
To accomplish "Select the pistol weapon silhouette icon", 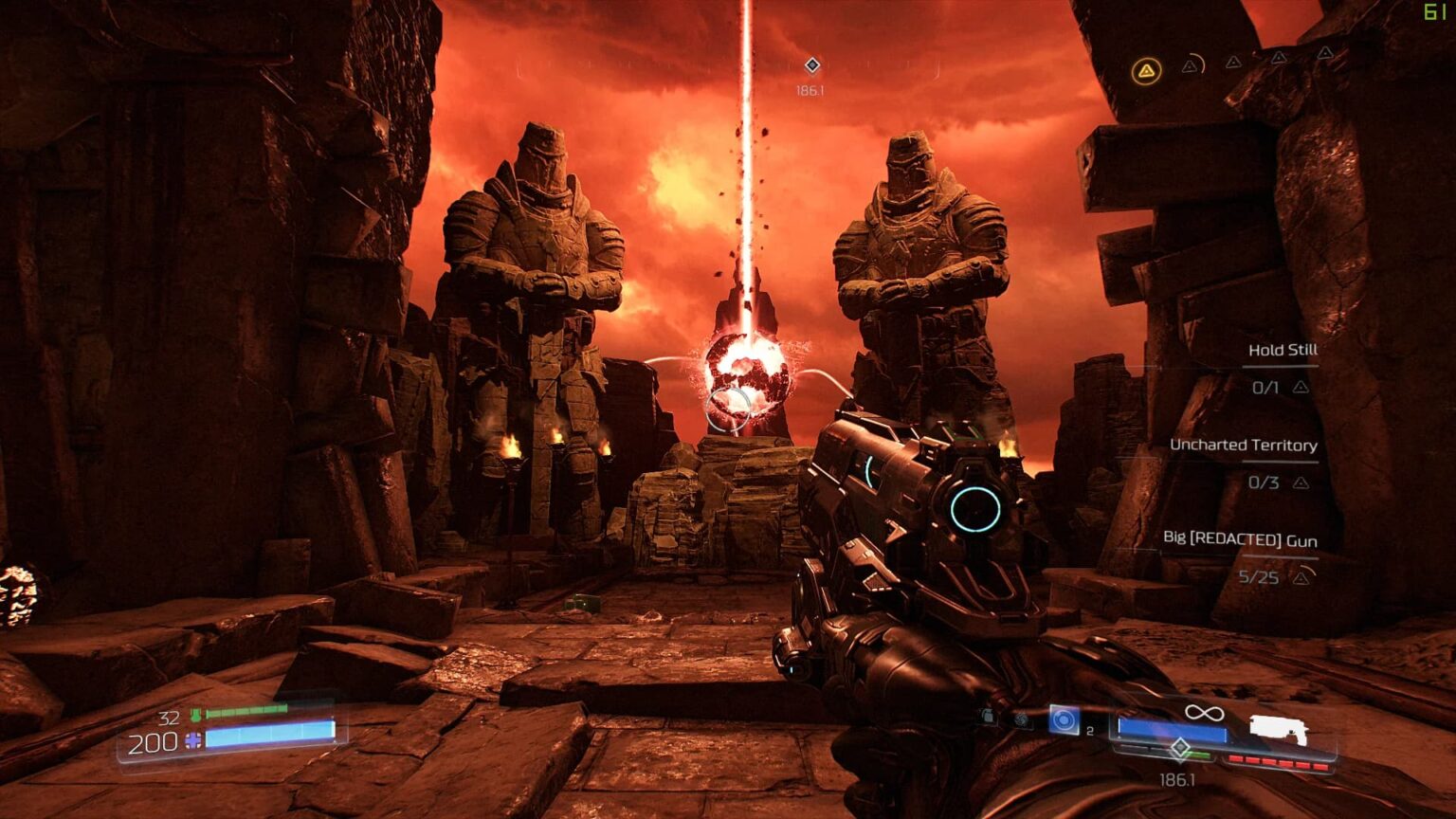I will [x=1279, y=731].
